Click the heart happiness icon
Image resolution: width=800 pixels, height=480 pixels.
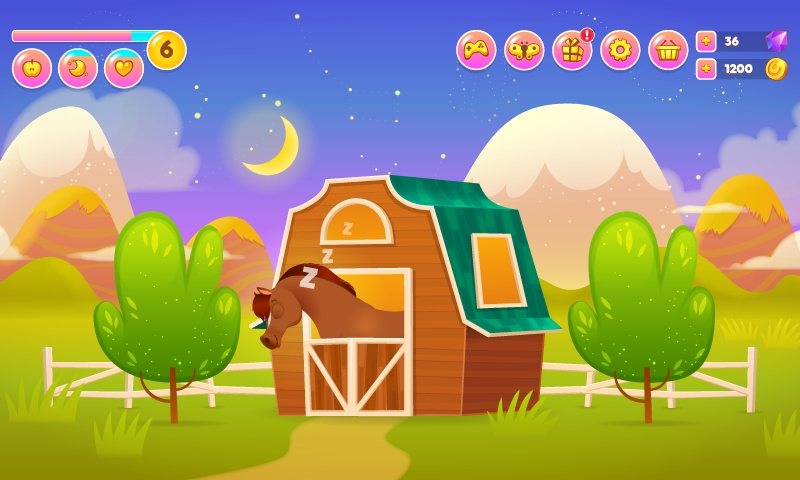click(124, 68)
